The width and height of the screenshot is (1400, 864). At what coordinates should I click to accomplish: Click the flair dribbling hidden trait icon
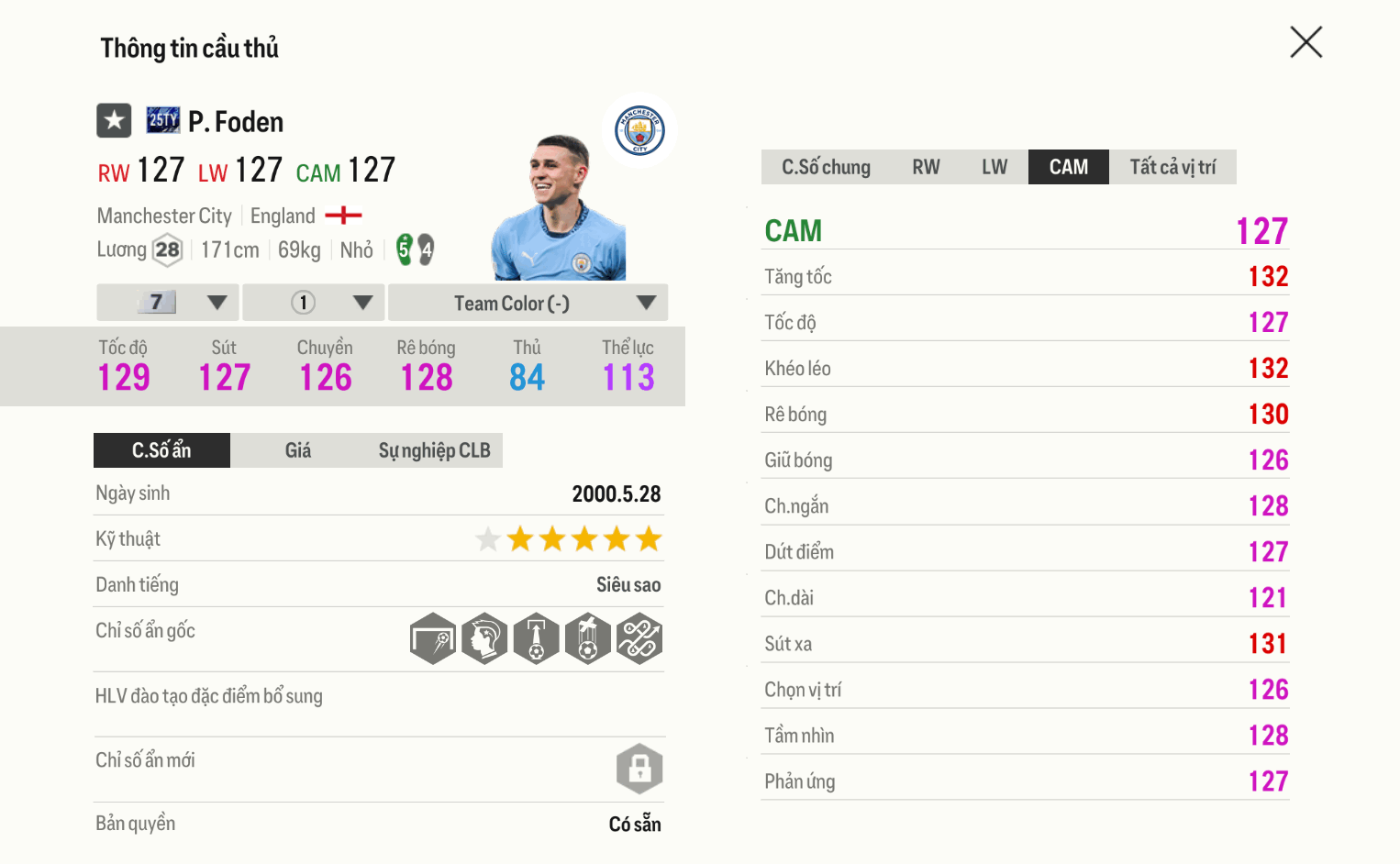click(639, 638)
